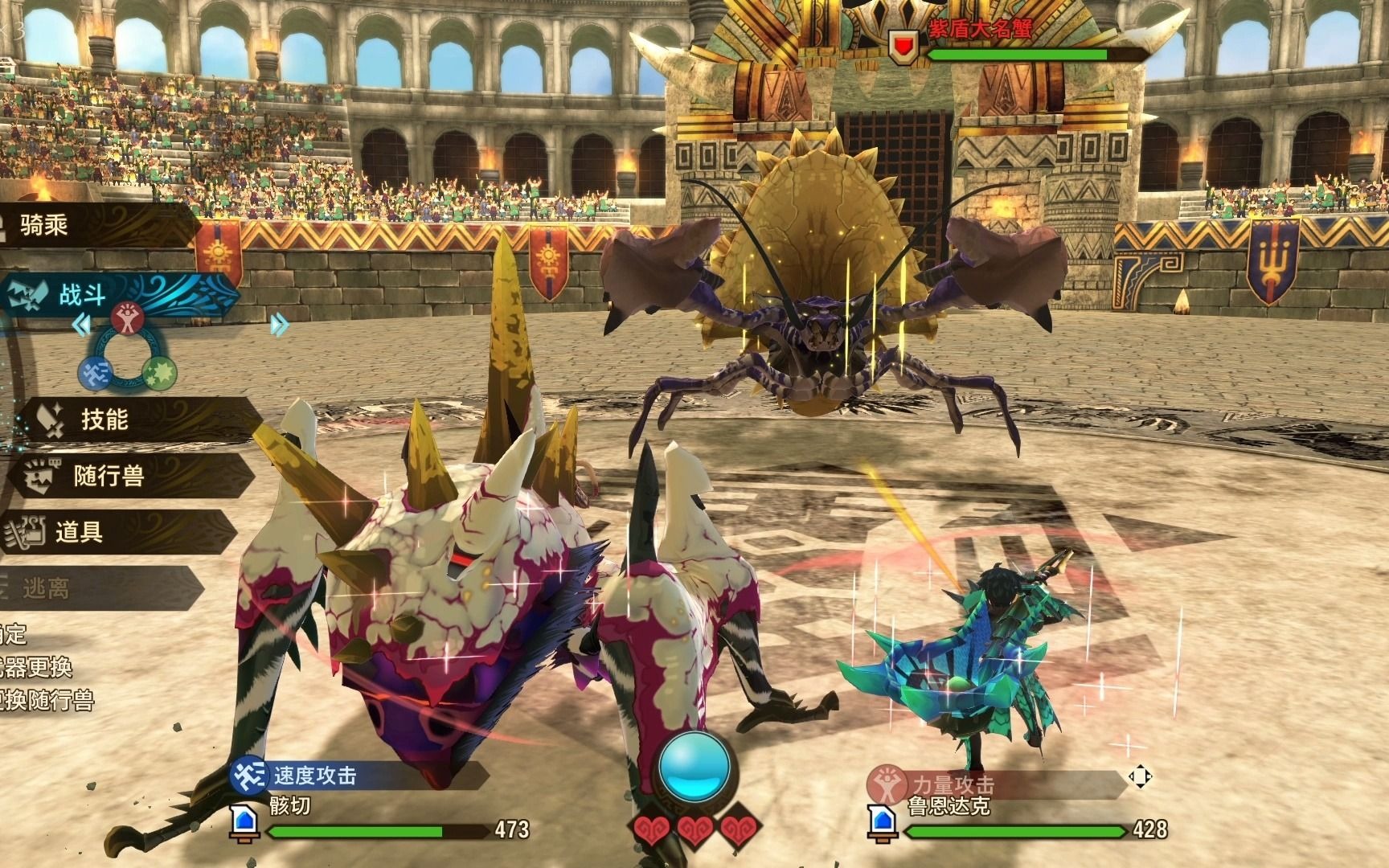Click the left double-arrow beside attack wheel

coord(82,325)
